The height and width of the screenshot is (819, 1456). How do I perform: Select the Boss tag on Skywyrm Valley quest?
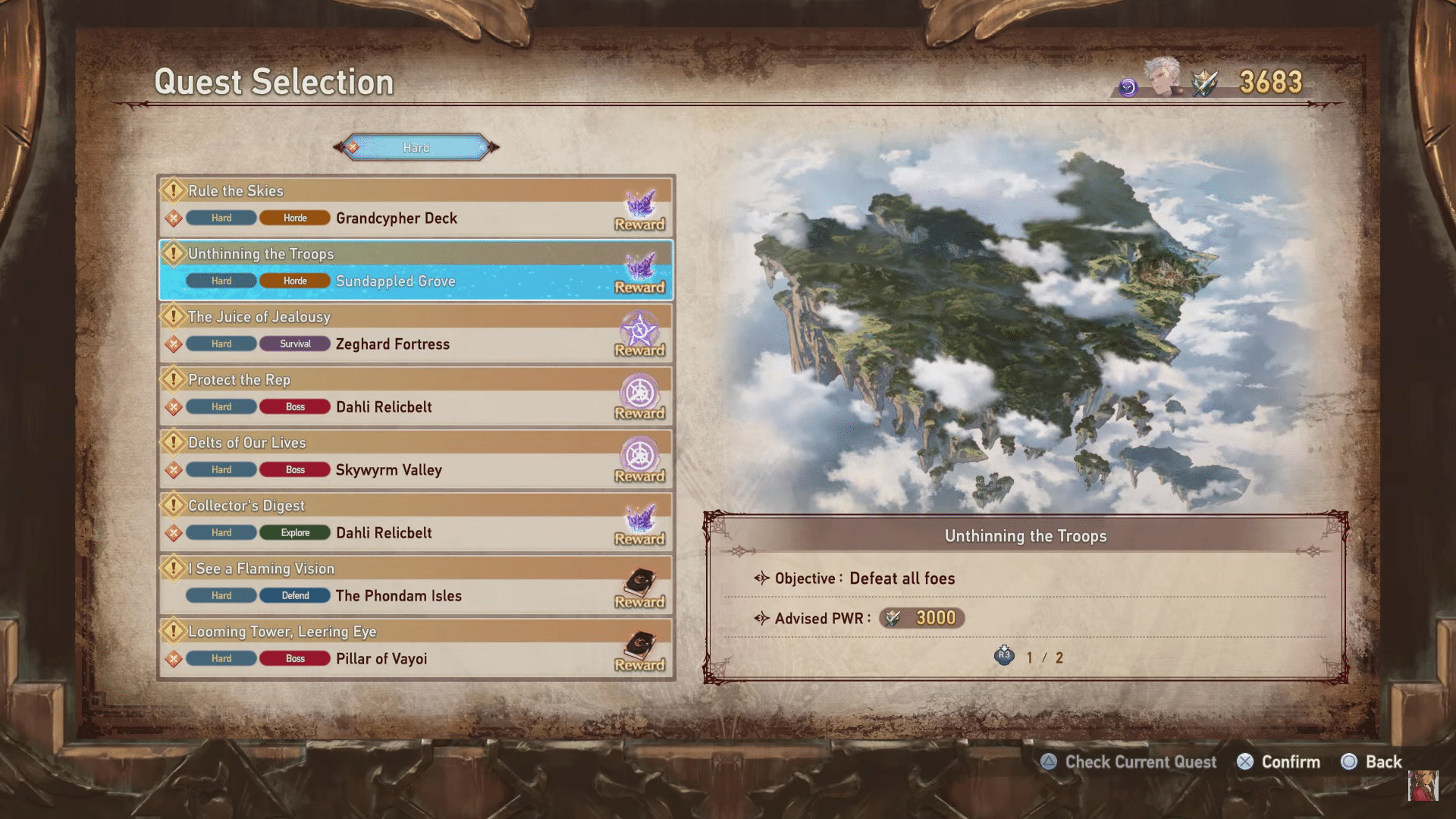point(294,469)
